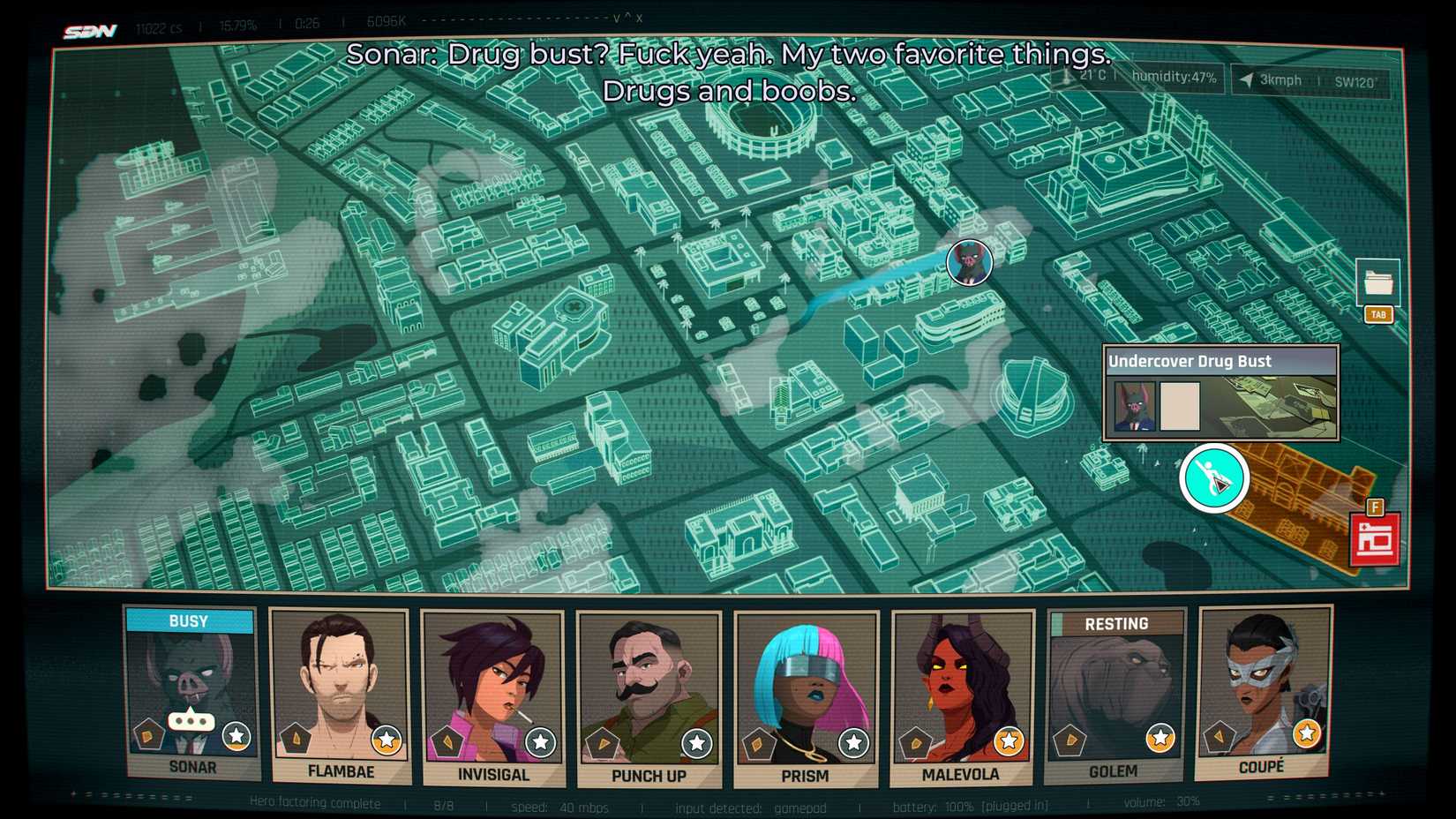Click Sonar's bat avatar on the map

(969, 263)
